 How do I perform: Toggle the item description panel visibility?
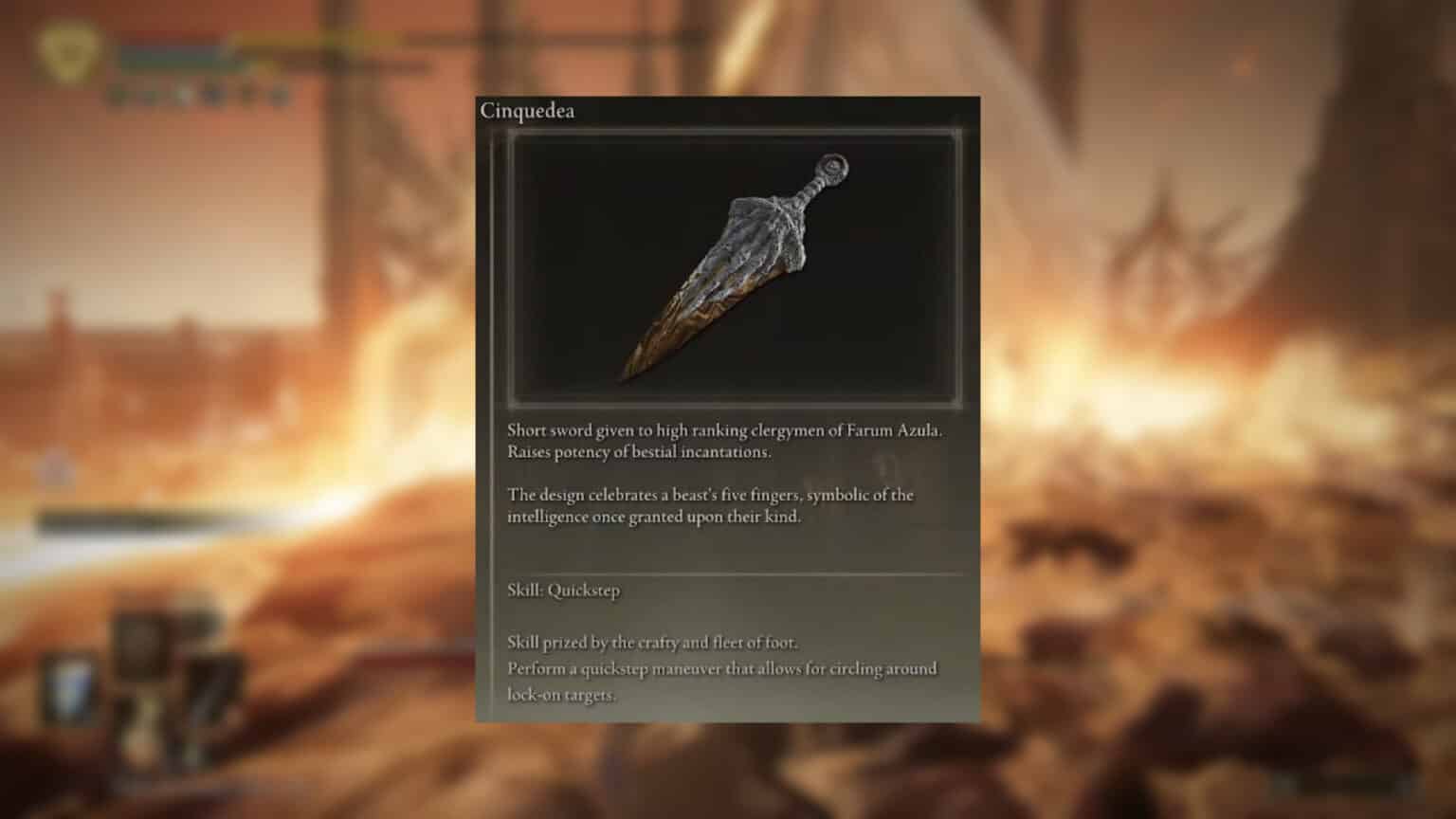725,474
